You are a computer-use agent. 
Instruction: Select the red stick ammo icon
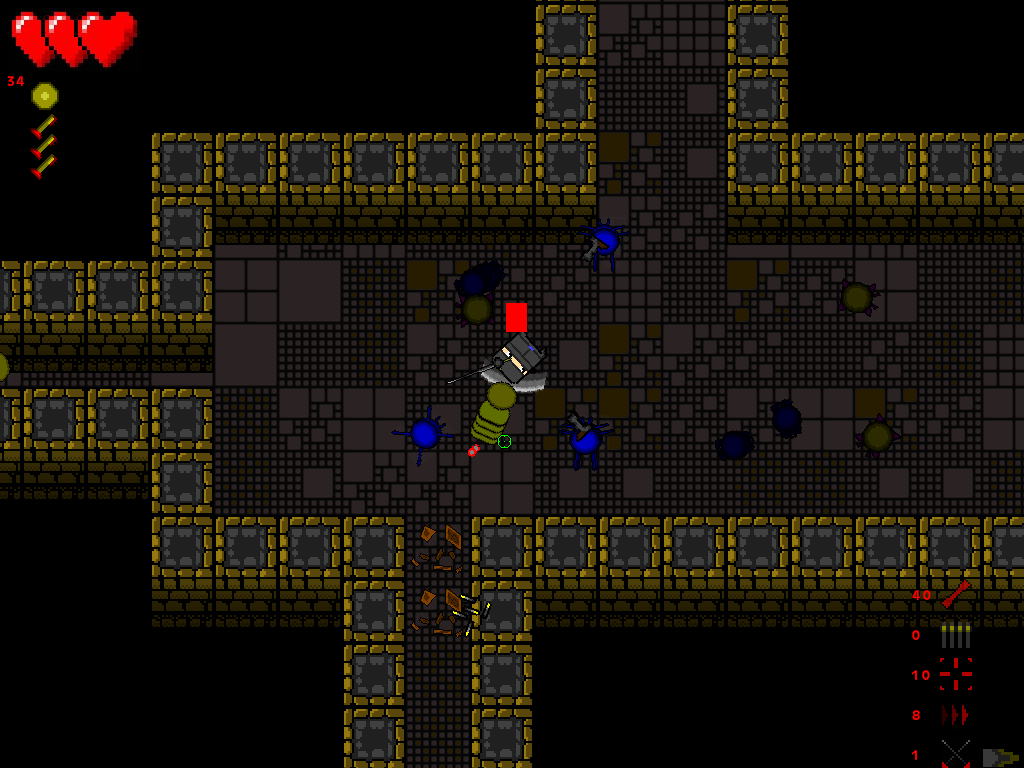click(x=955, y=594)
